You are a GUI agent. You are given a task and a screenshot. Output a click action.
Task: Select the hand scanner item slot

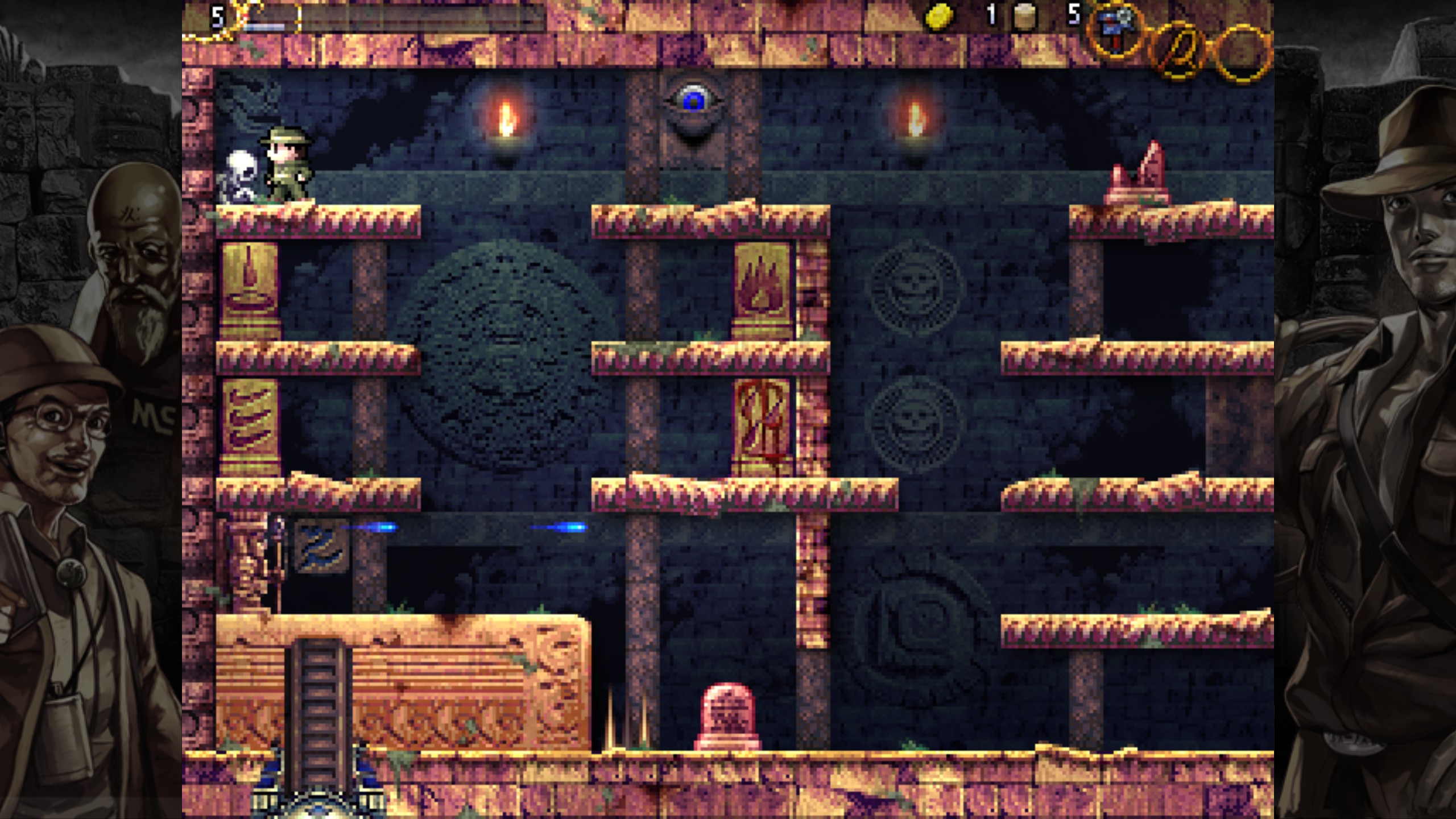tap(1115, 30)
